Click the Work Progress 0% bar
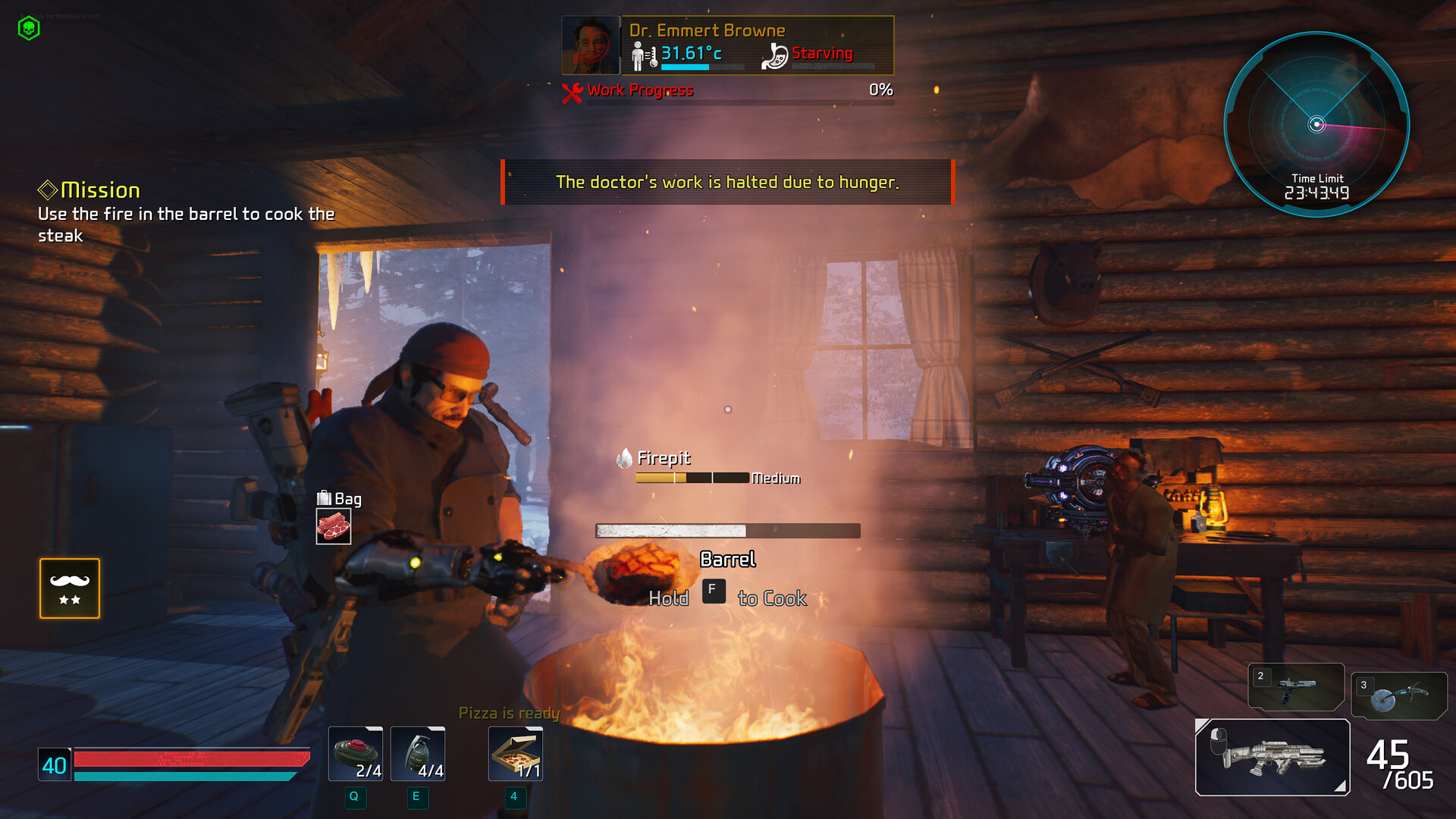The height and width of the screenshot is (819, 1456). 728,90
